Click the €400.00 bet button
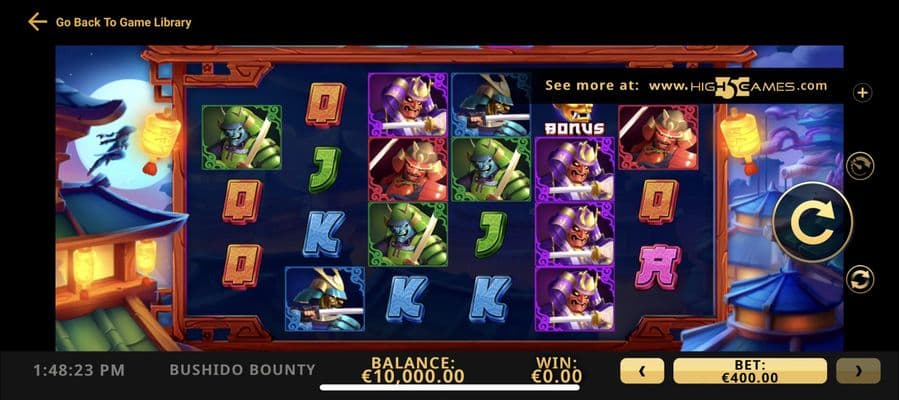Screen dimensions: 899x400 point(749,371)
